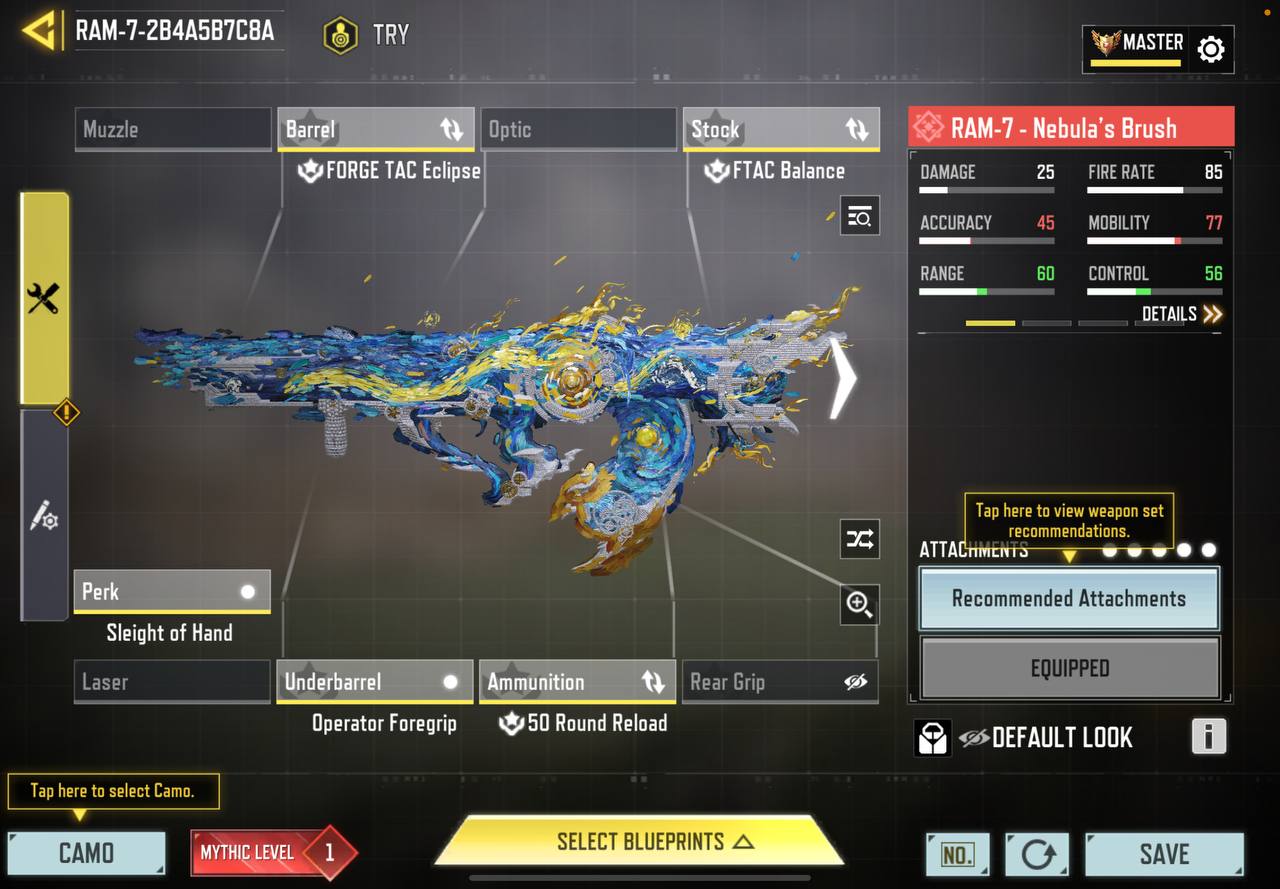Choose the Optic attachment slot
1280x889 pixels.
coord(579,129)
